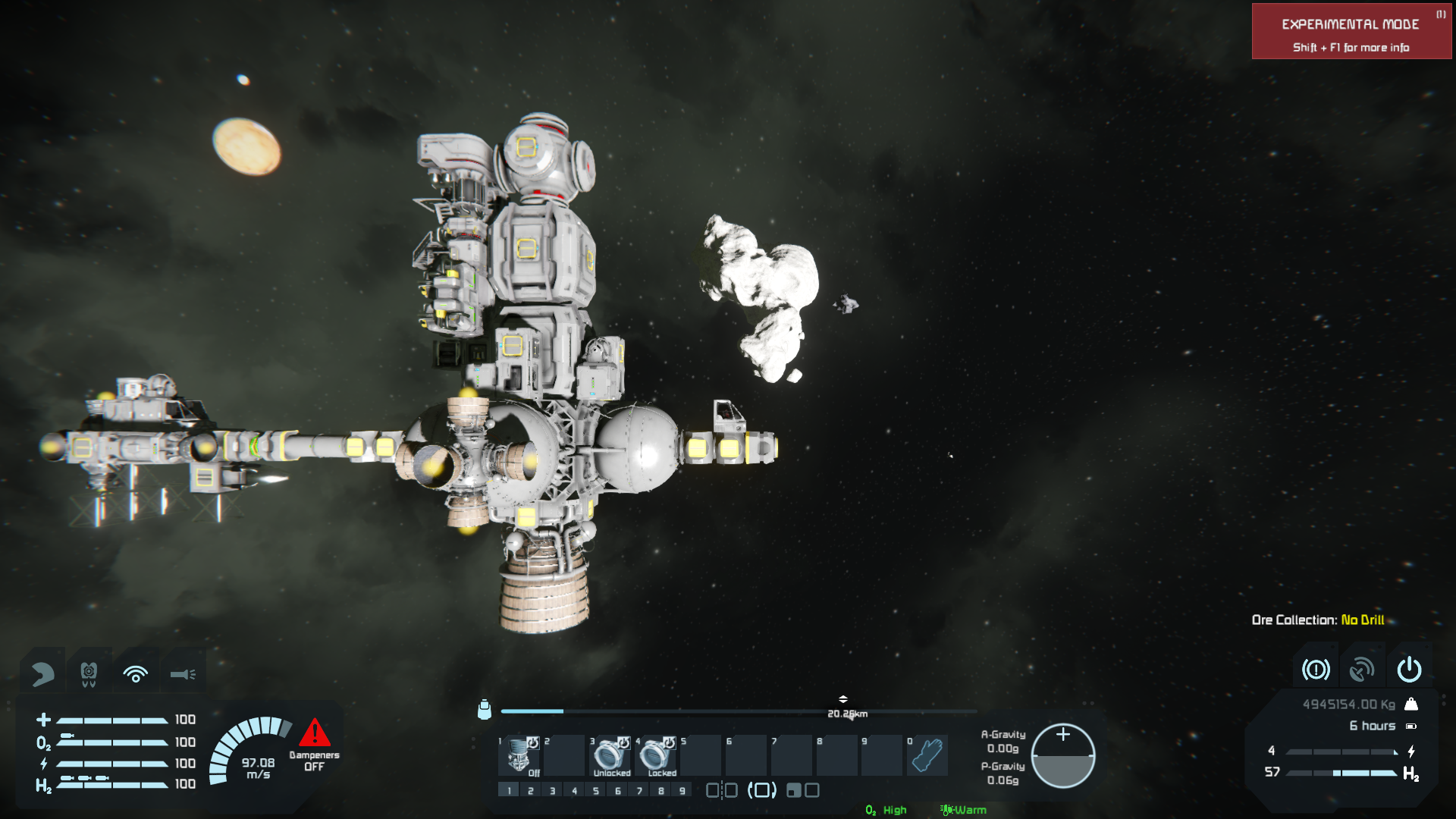Click the Experimental Mode notice banner

pyautogui.click(x=1351, y=32)
